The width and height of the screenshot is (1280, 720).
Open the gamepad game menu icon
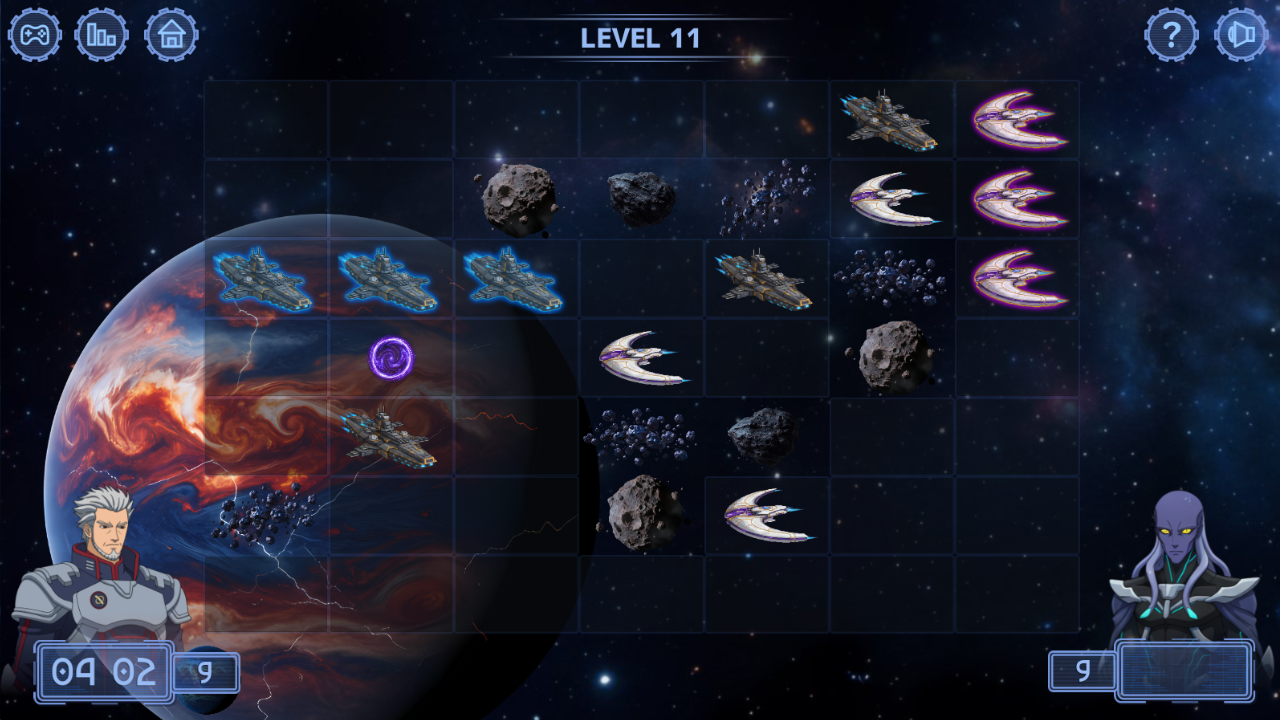click(x=35, y=35)
